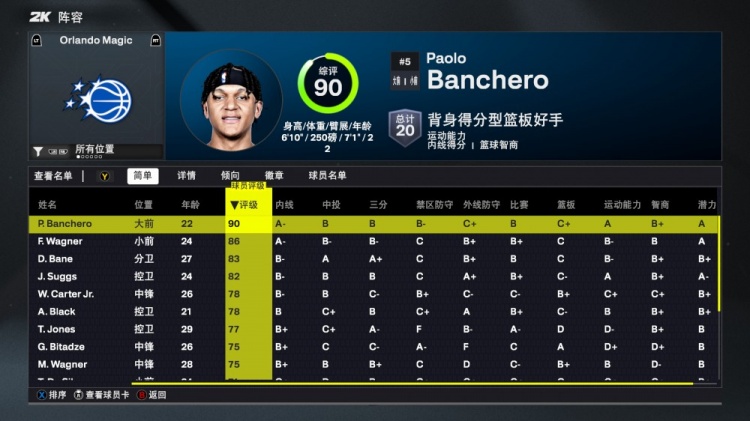Select P. Banchero's roster row
The width and height of the screenshot is (750, 421).
pos(65,224)
